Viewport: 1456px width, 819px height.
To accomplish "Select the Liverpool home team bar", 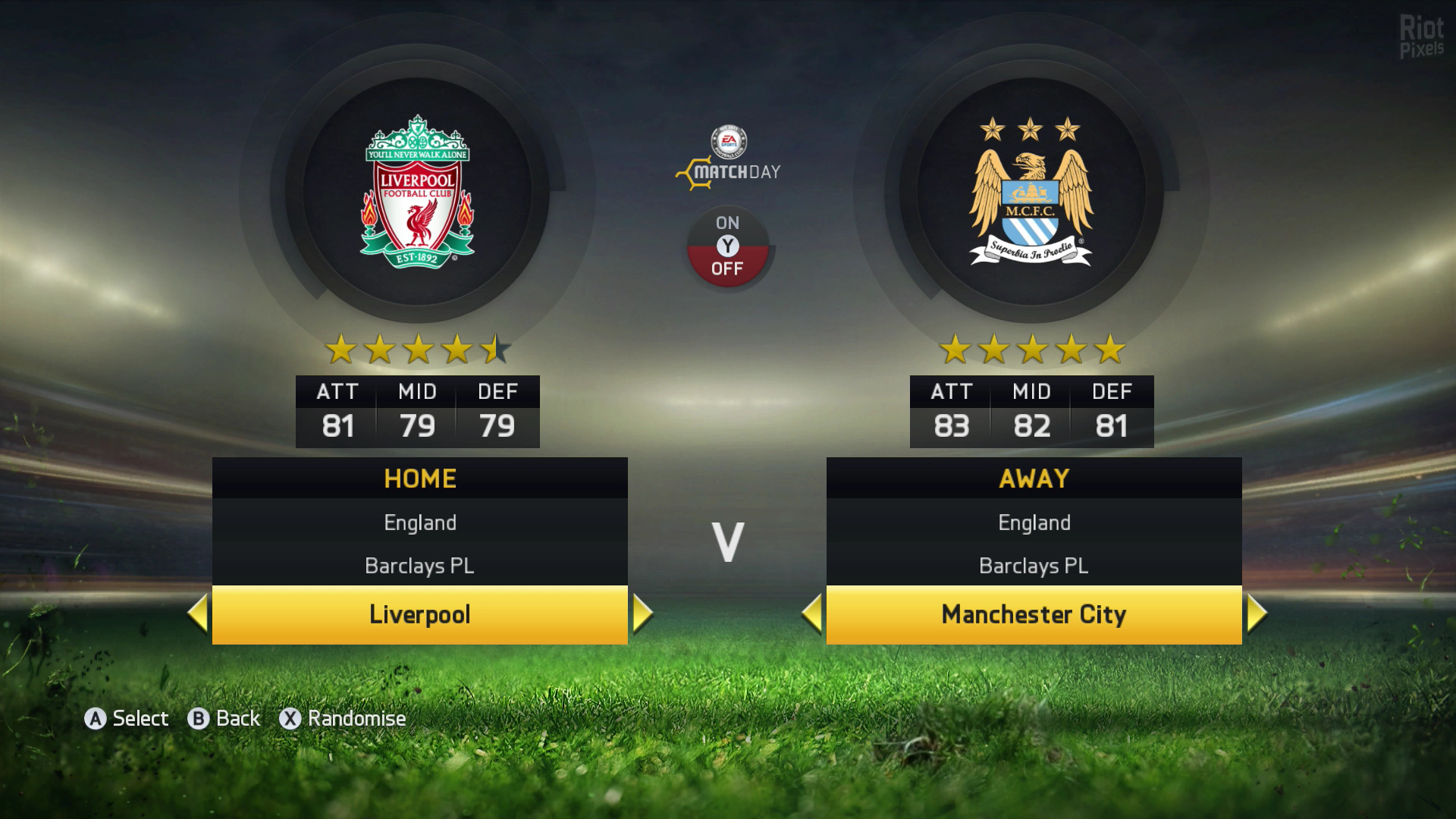I will [419, 614].
